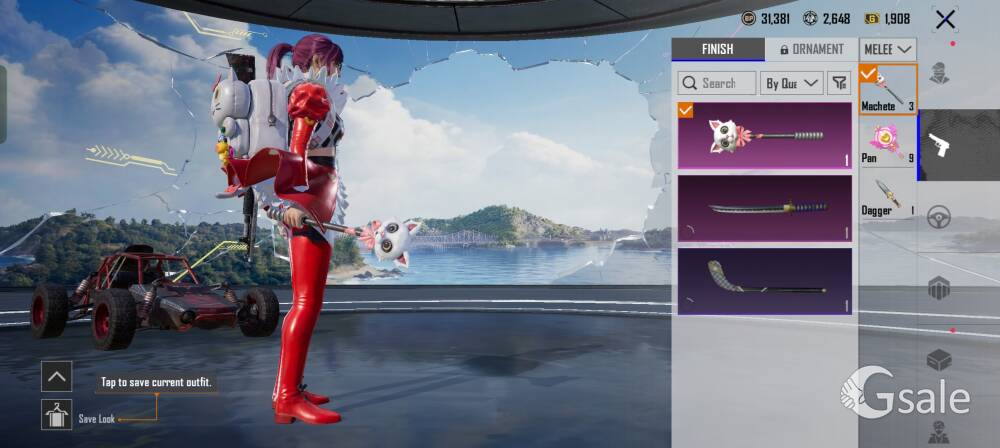This screenshot has width=1000, height=448.
Task: Open the locked Ornament tab
Action: tap(811, 49)
